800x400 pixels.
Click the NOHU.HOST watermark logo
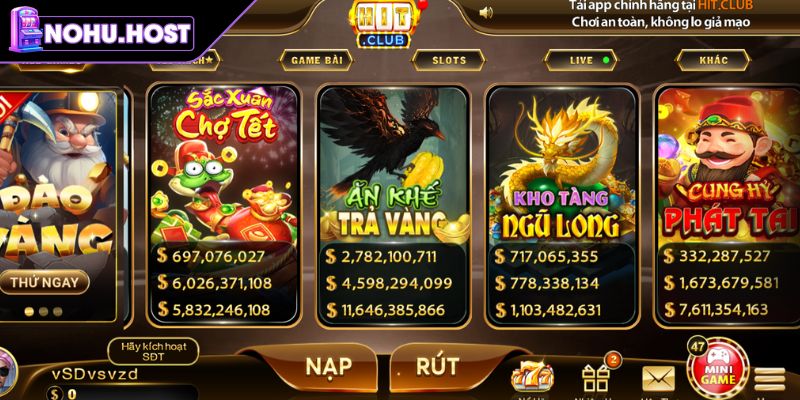click(x=100, y=33)
